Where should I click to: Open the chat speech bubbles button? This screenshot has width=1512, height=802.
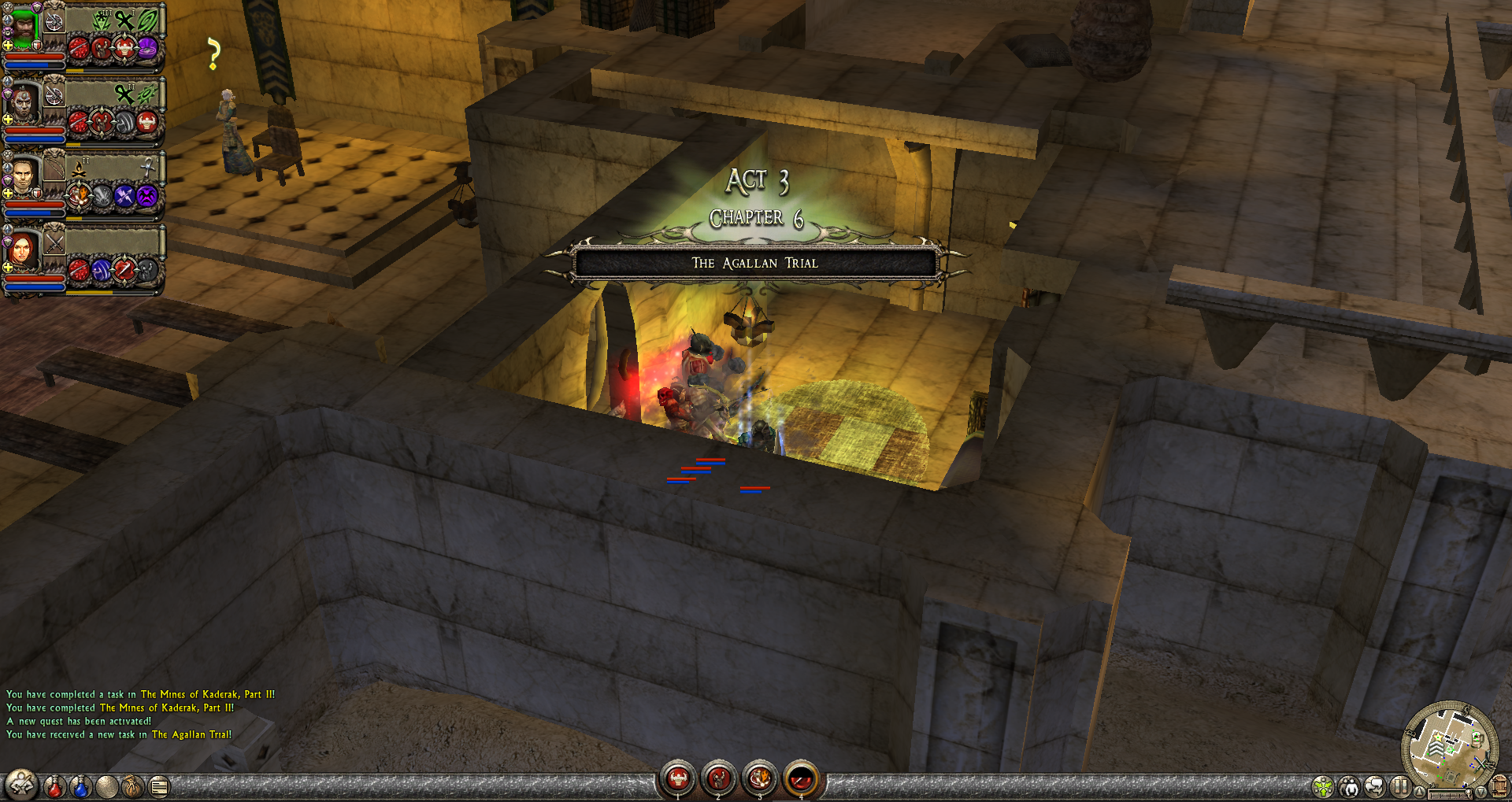coord(1374,786)
